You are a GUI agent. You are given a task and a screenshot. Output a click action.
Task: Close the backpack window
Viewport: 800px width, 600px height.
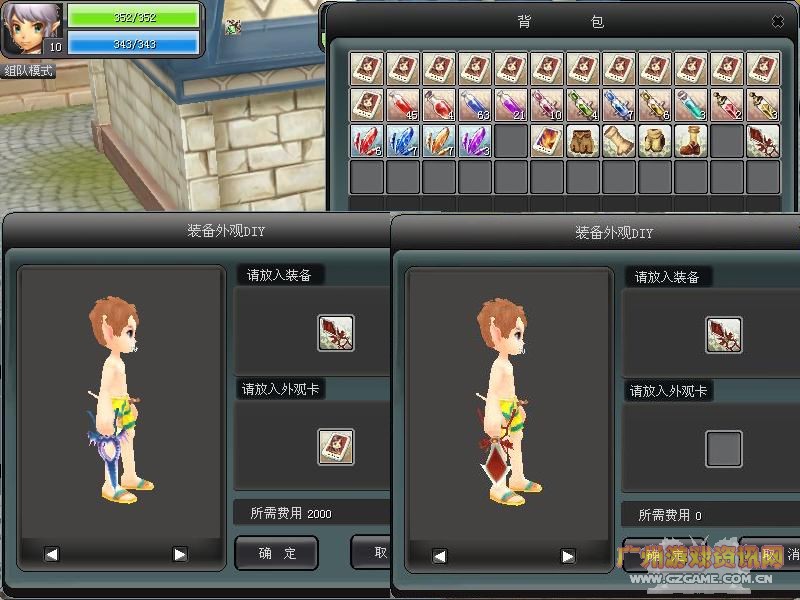pyautogui.click(x=778, y=21)
